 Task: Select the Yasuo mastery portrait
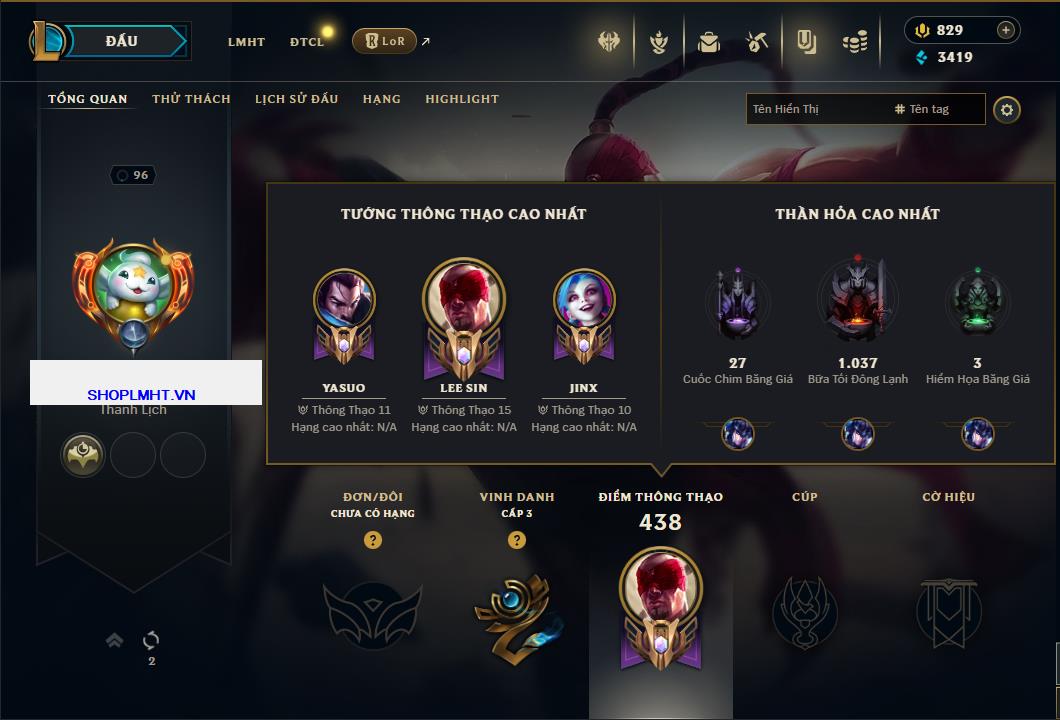(344, 300)
